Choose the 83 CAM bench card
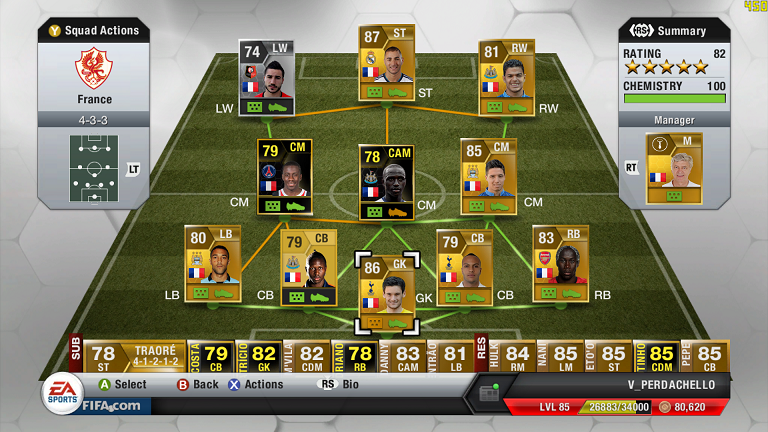768x432 pixels. (x=407, y=356)
